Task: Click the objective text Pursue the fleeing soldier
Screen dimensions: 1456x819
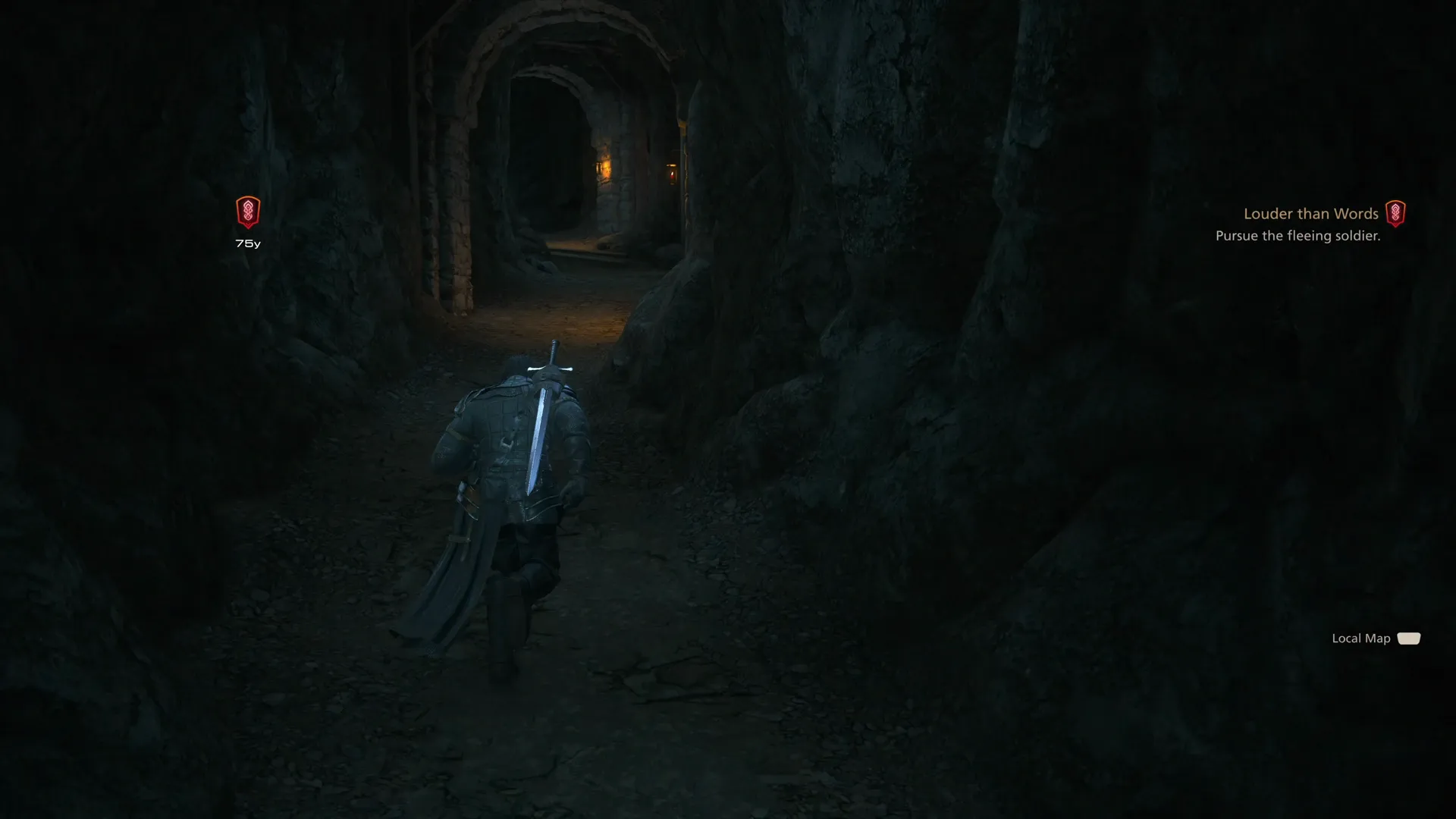Action: point(1298,236)
